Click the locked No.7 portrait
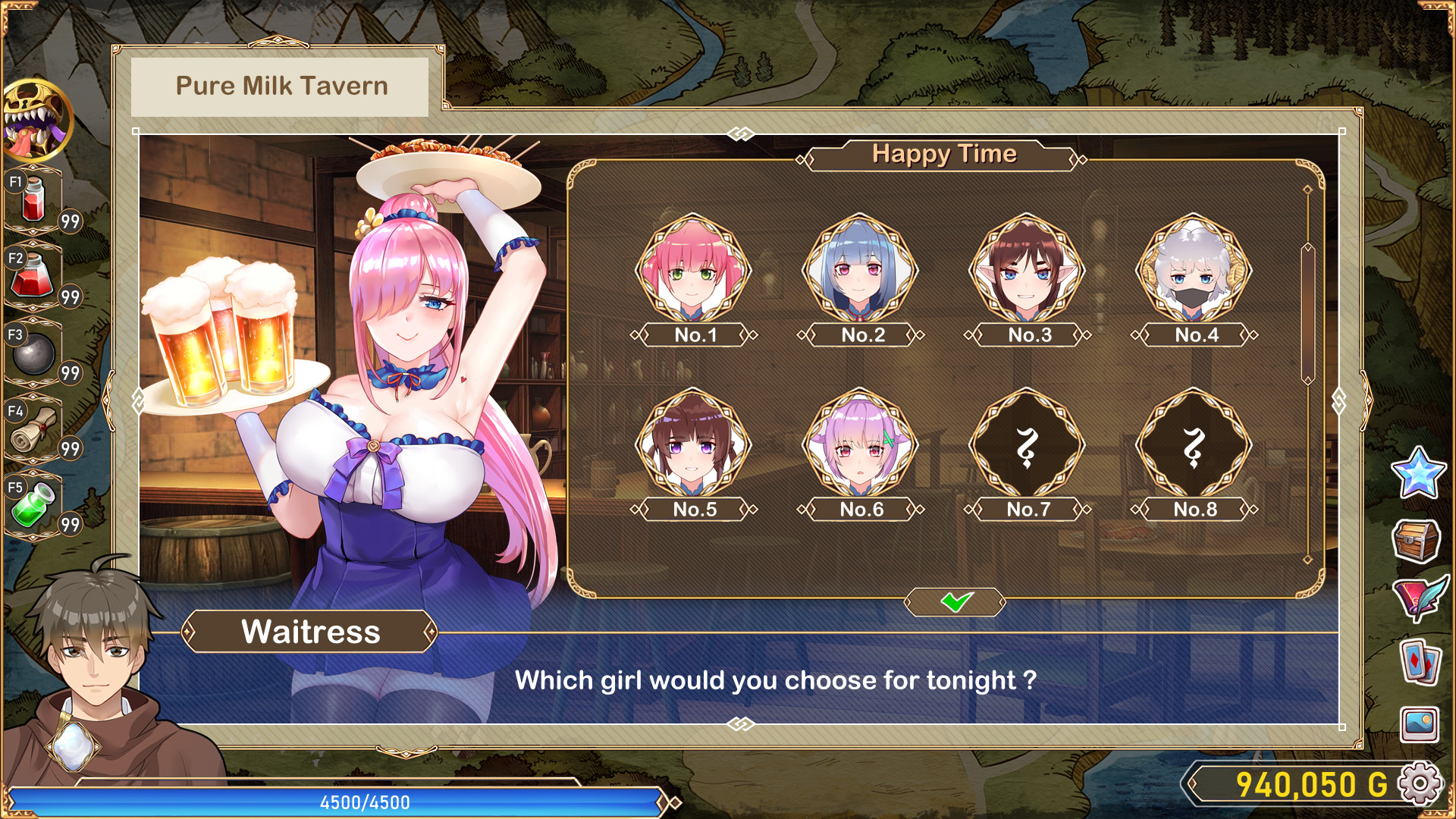The height and width of the screenshot is (819, 1456). [1027, 445]
